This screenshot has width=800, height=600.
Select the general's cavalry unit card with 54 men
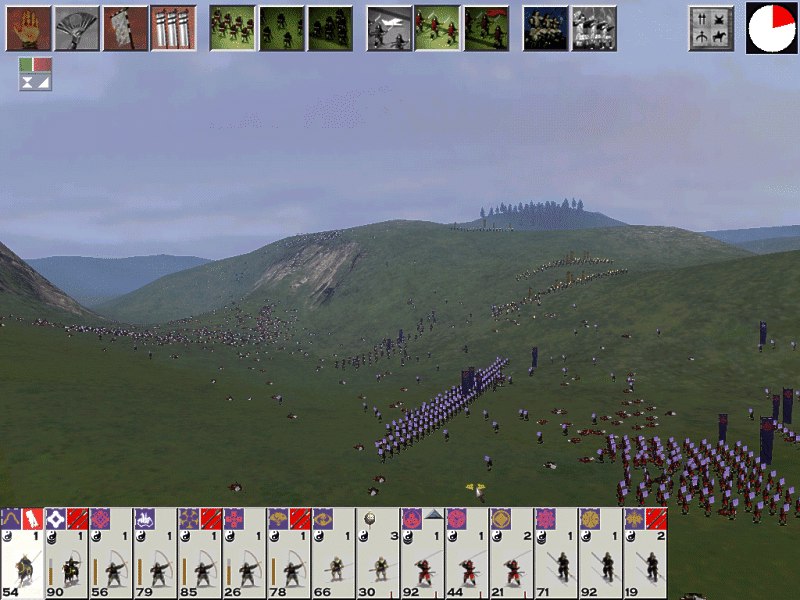click(22, 555)
